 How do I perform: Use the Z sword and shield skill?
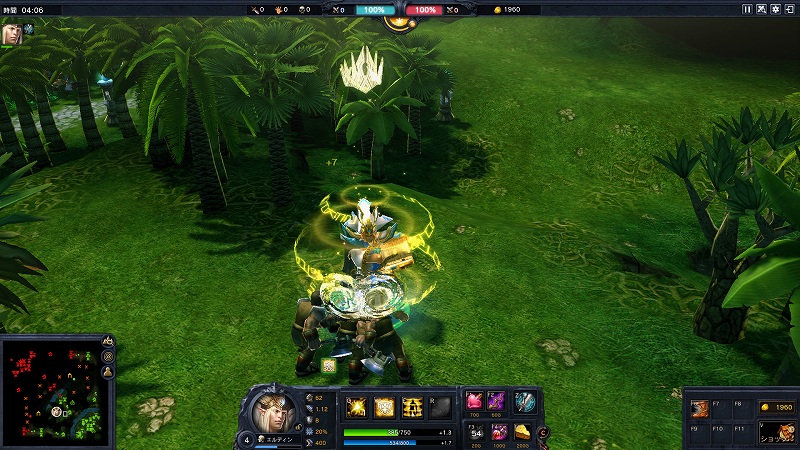coord(525,402)
